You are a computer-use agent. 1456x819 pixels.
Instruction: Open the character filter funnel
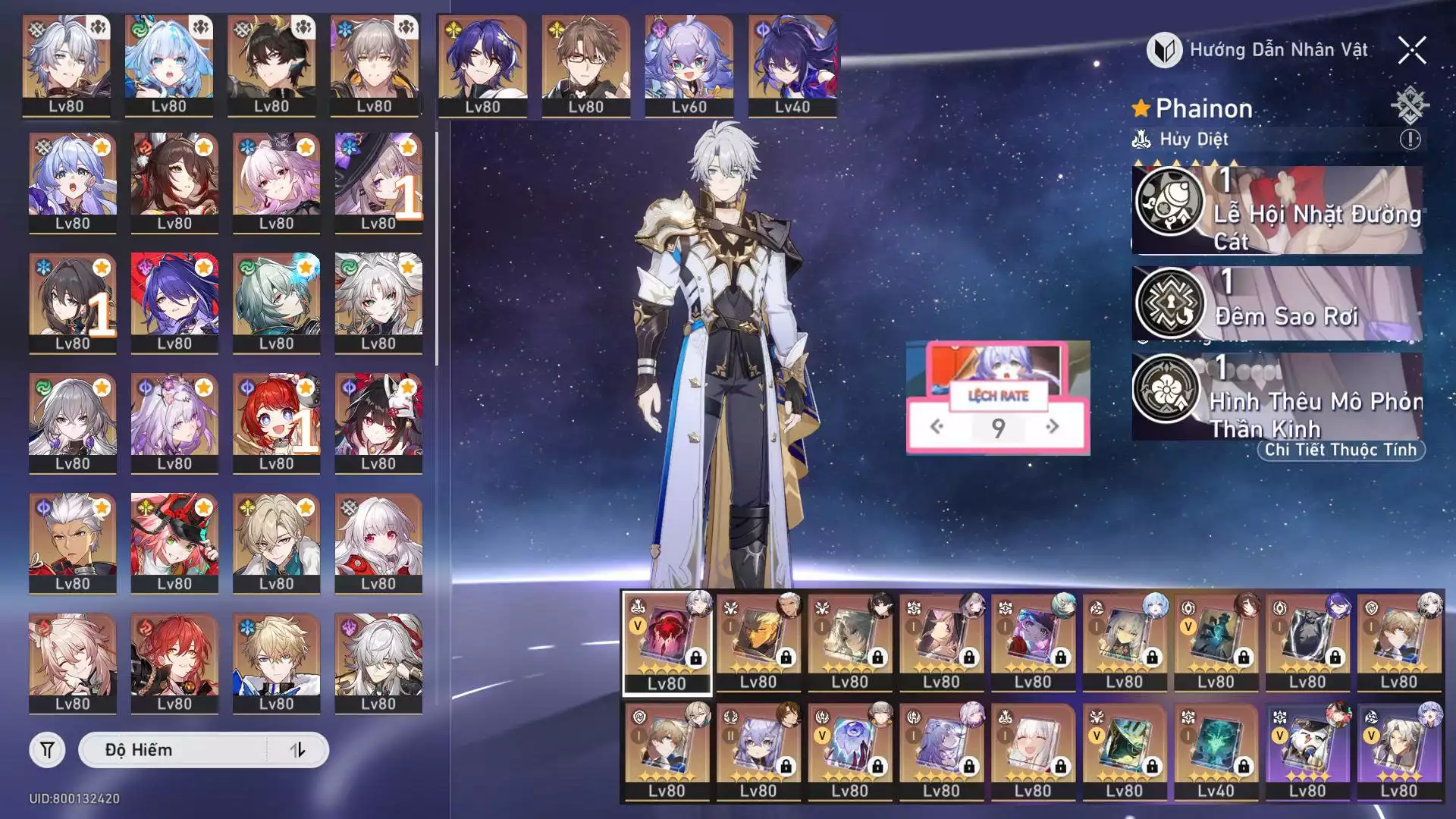coord(47,750)
